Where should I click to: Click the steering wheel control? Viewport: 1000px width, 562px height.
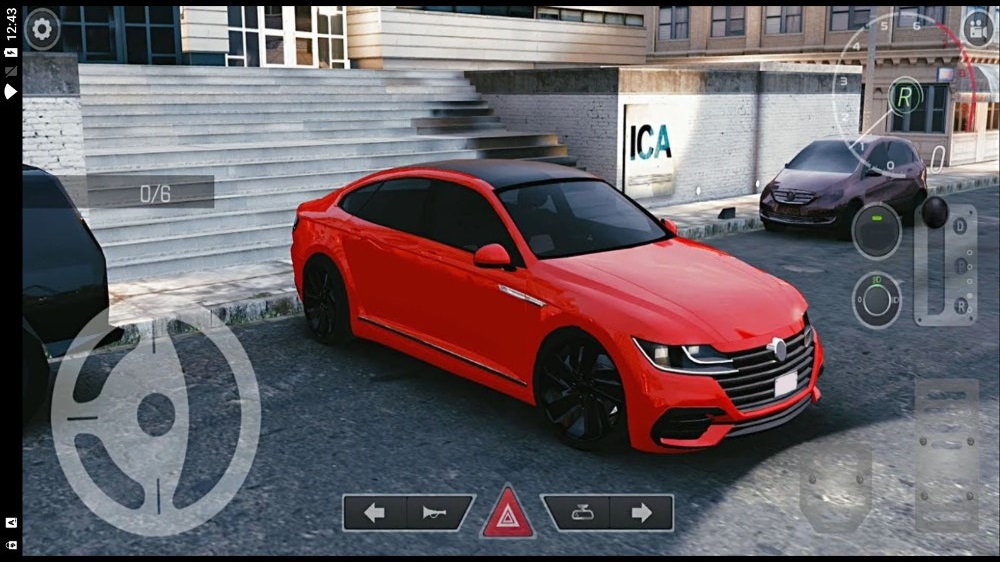tap(155, 414)
